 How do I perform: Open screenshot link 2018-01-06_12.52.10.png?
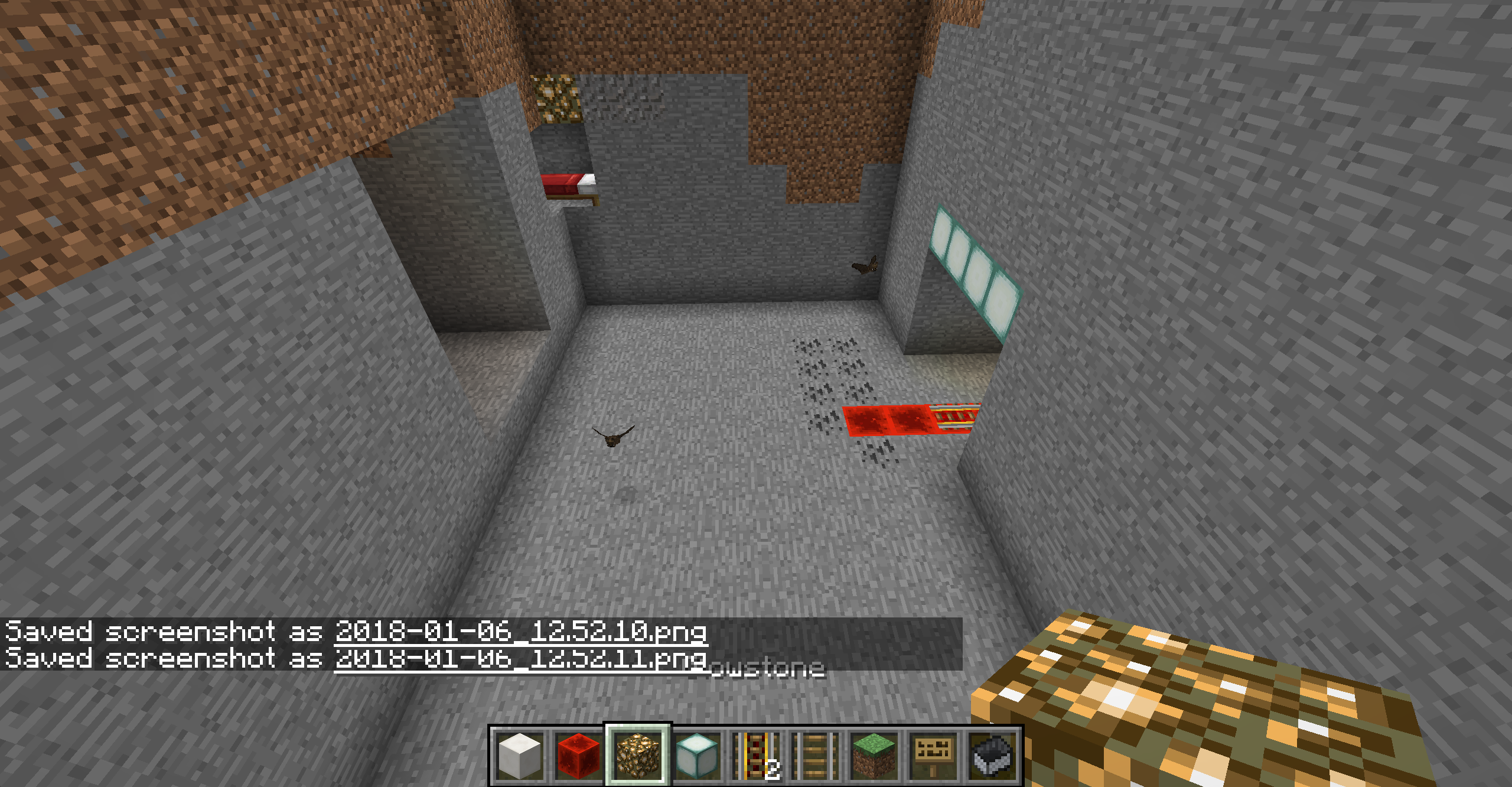pos(521,632)
